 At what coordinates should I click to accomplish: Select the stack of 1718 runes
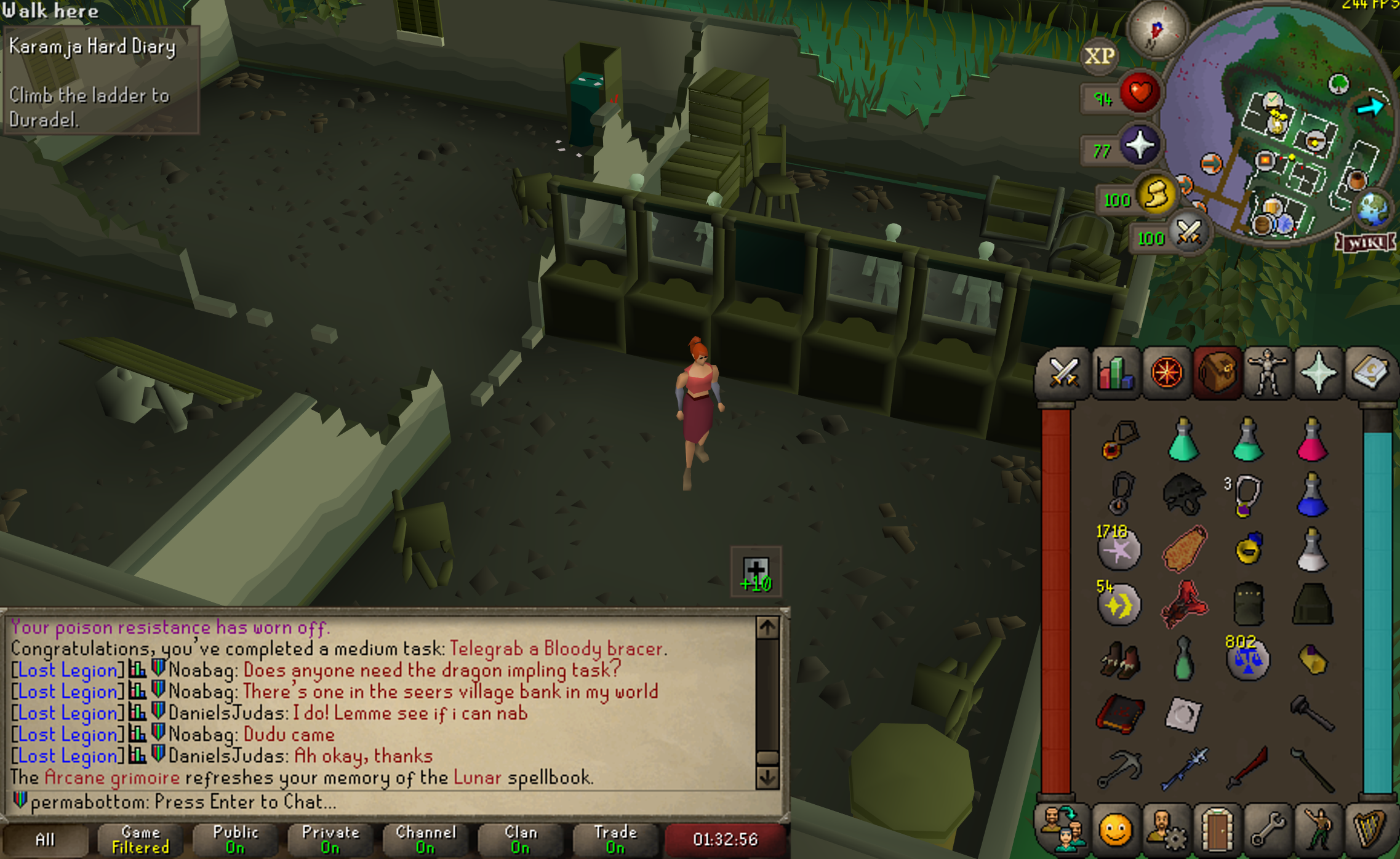(1119, 548)
